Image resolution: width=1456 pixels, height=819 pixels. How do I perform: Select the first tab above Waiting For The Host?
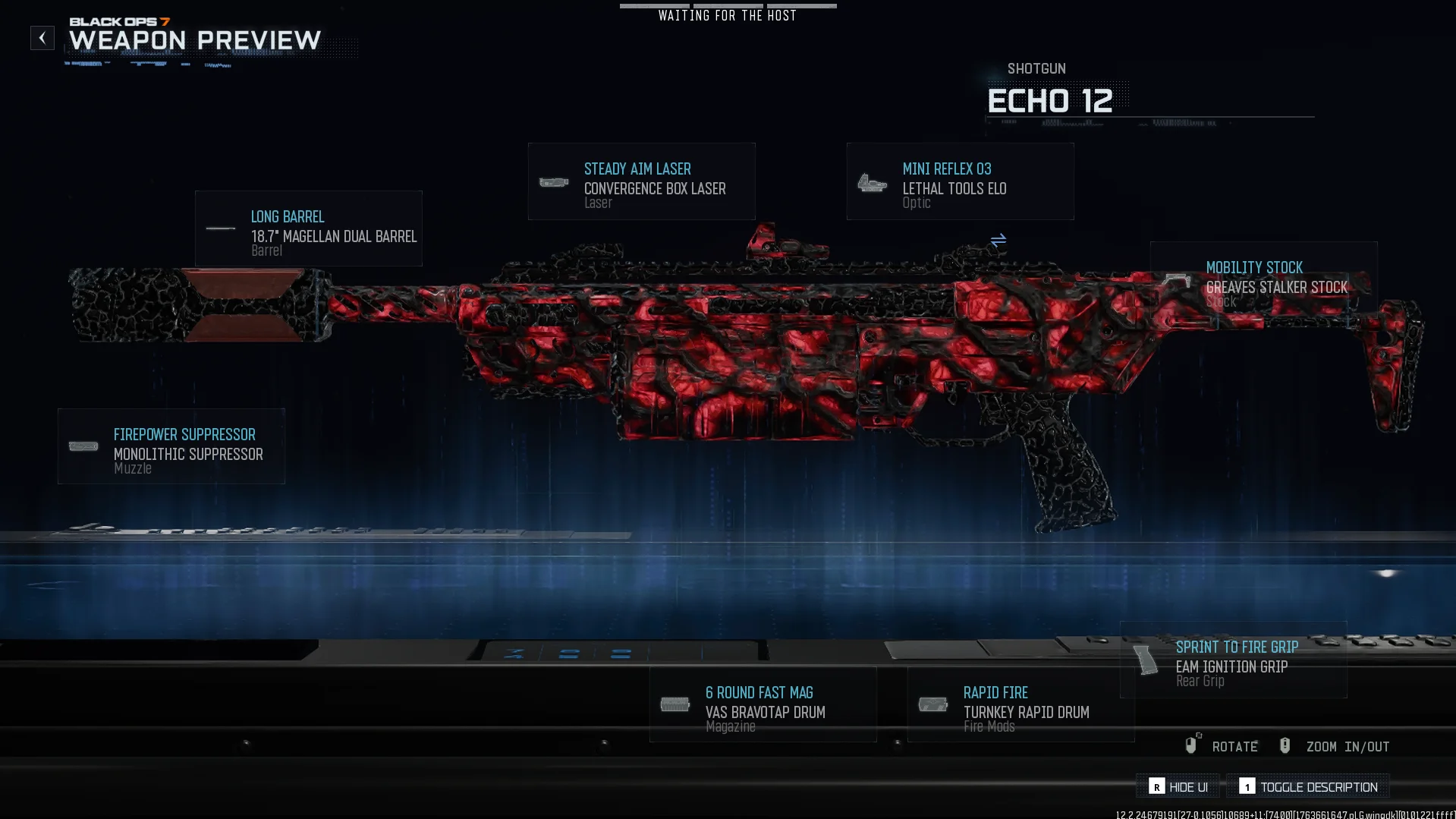(654, 5)
